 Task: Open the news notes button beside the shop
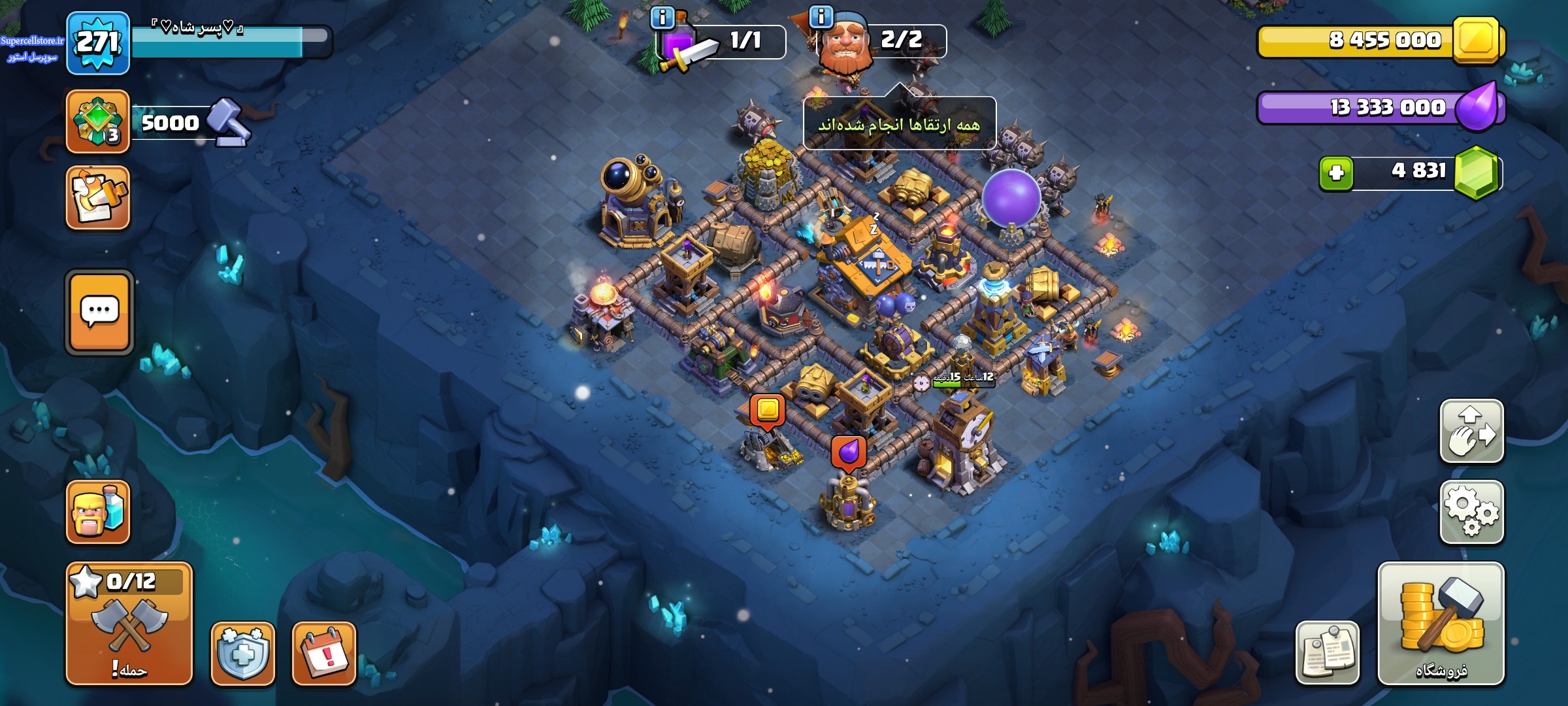coord(1327,653)
